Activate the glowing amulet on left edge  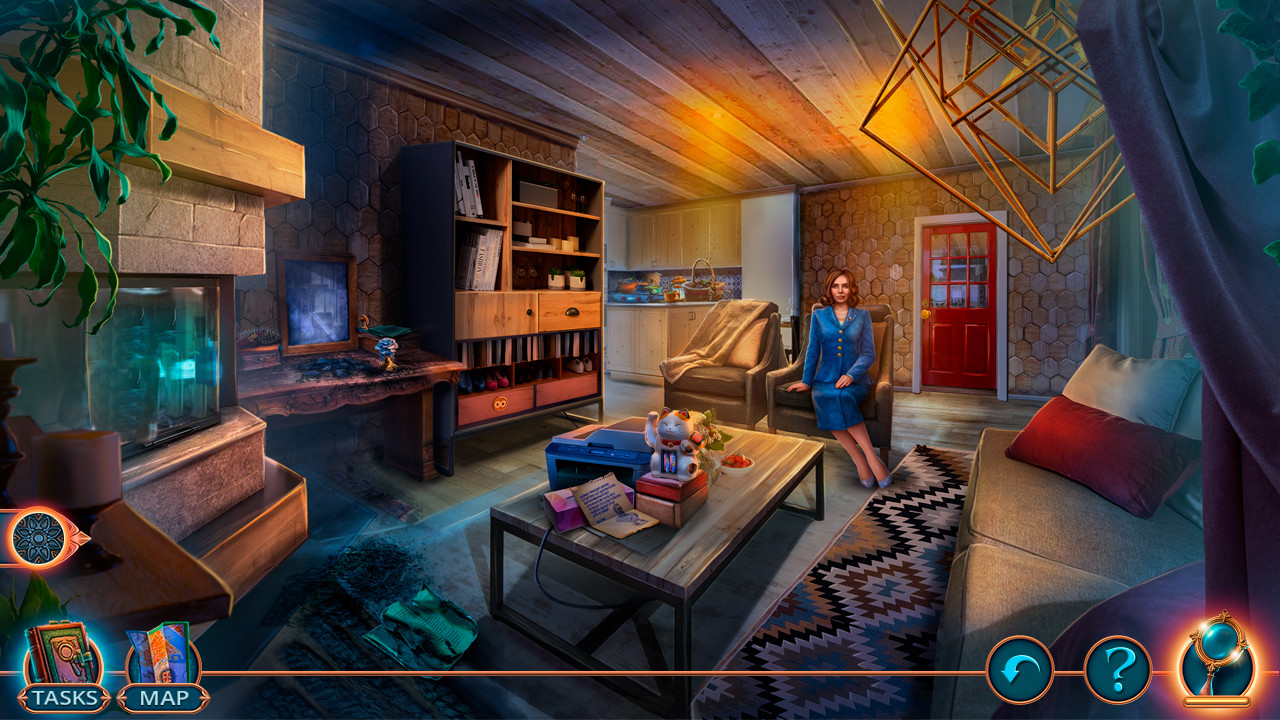(x=38, y=536)
